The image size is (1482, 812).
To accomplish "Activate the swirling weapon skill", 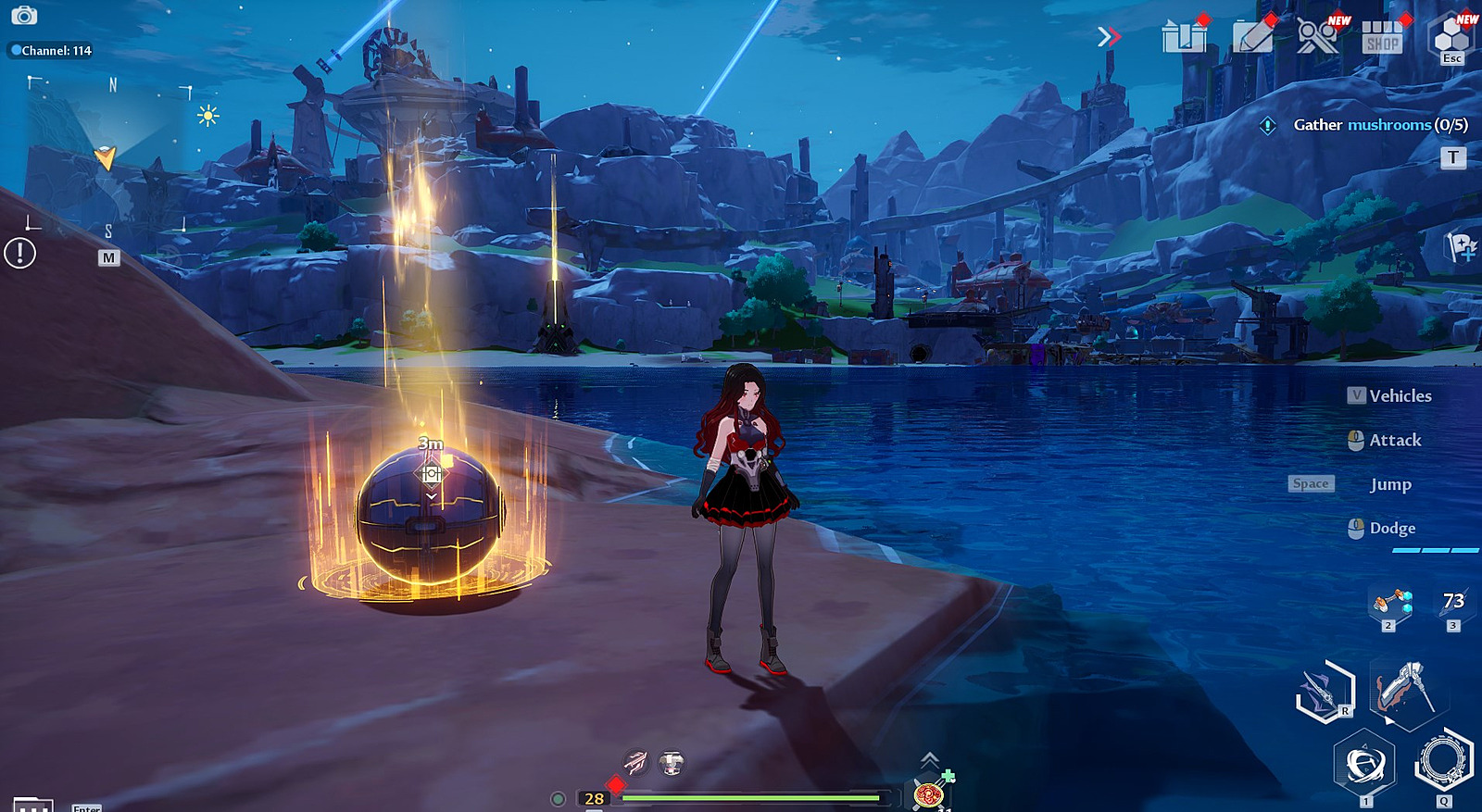I will click(x=1364, y=765).
